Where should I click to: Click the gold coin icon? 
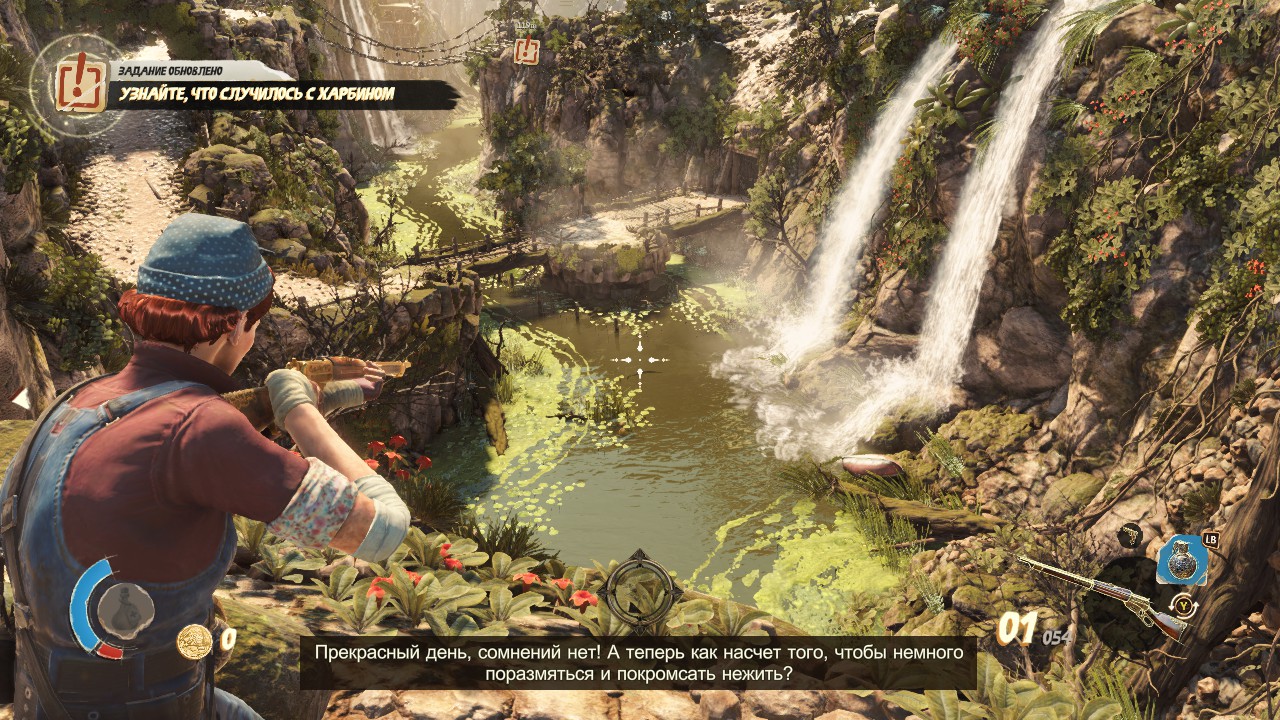pyautogui.click(x=194, y=641)
